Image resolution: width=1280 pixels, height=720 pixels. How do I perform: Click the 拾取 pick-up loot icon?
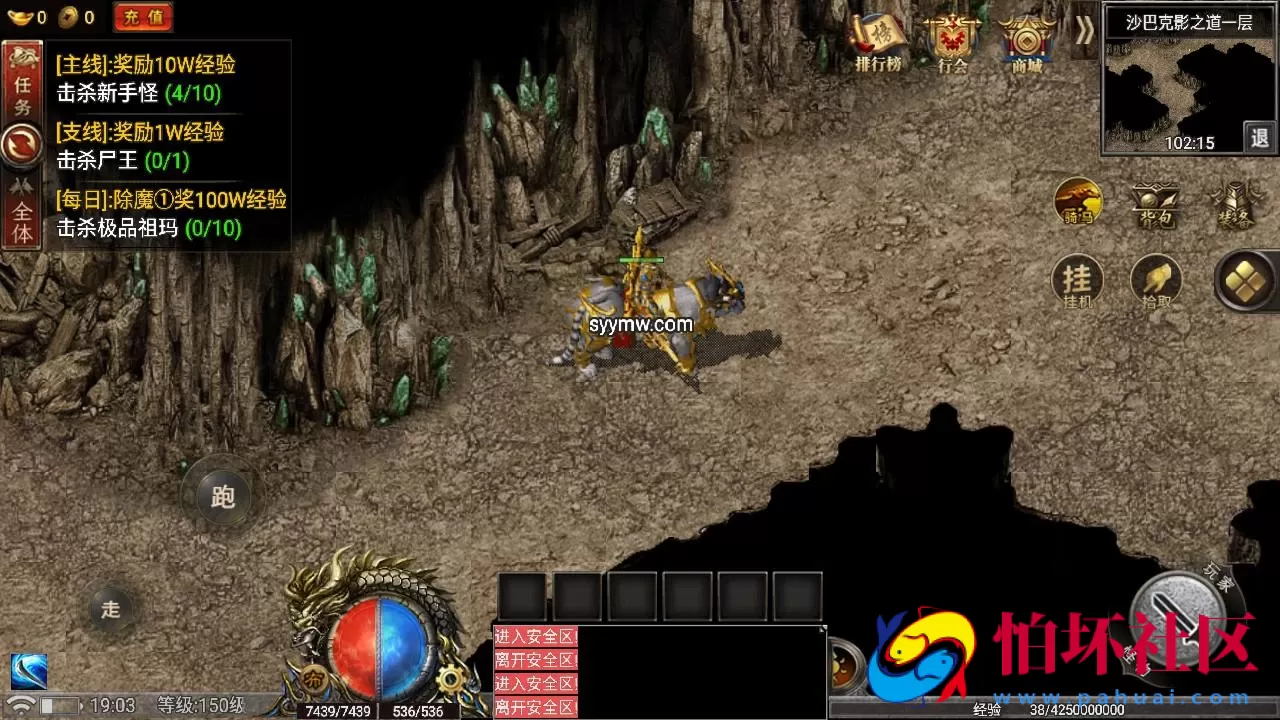1155,283
